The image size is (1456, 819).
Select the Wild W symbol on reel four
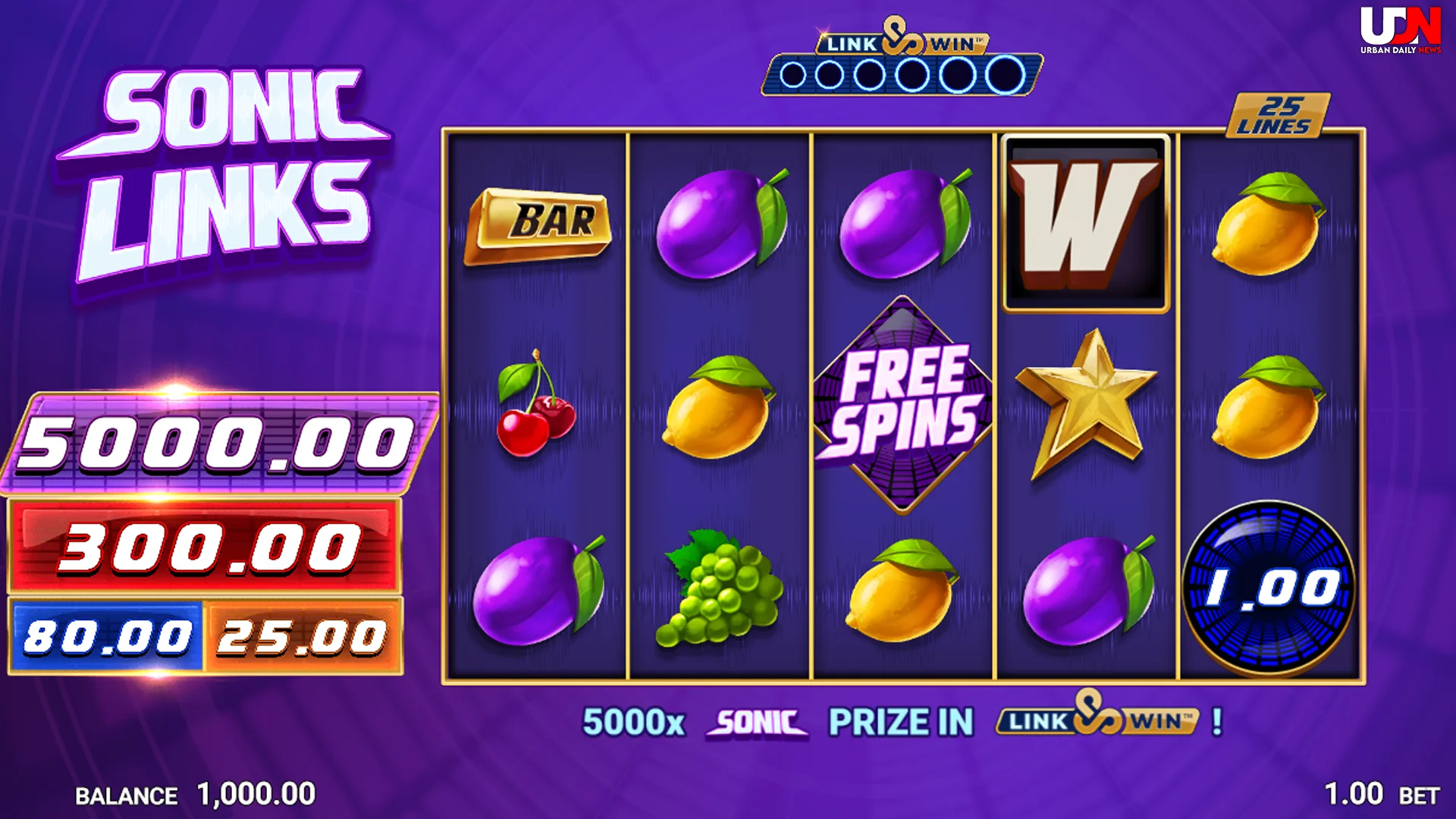(x=1086, y=220)
